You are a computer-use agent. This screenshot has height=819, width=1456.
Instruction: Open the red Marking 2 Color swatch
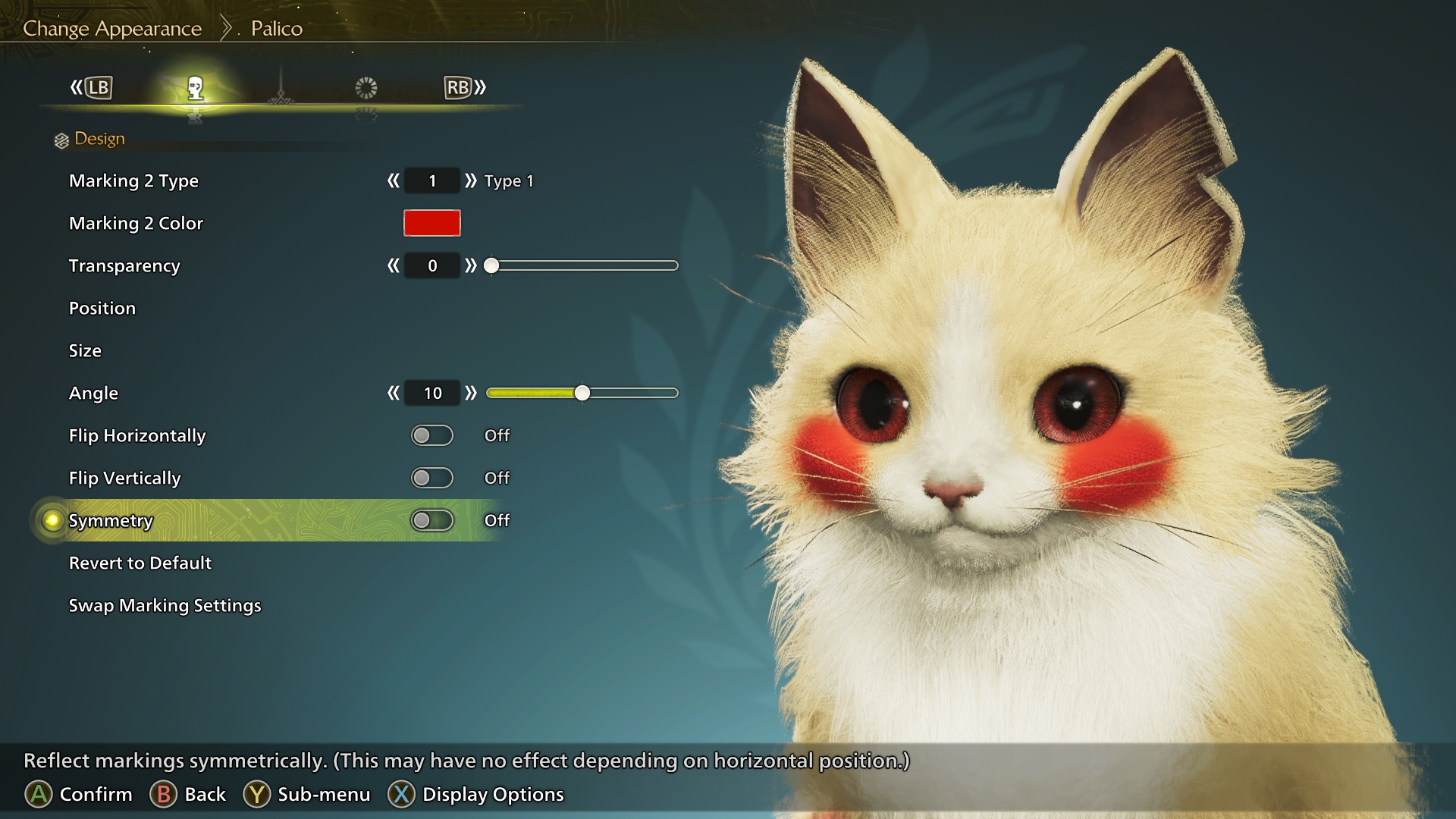coord(431,223)
